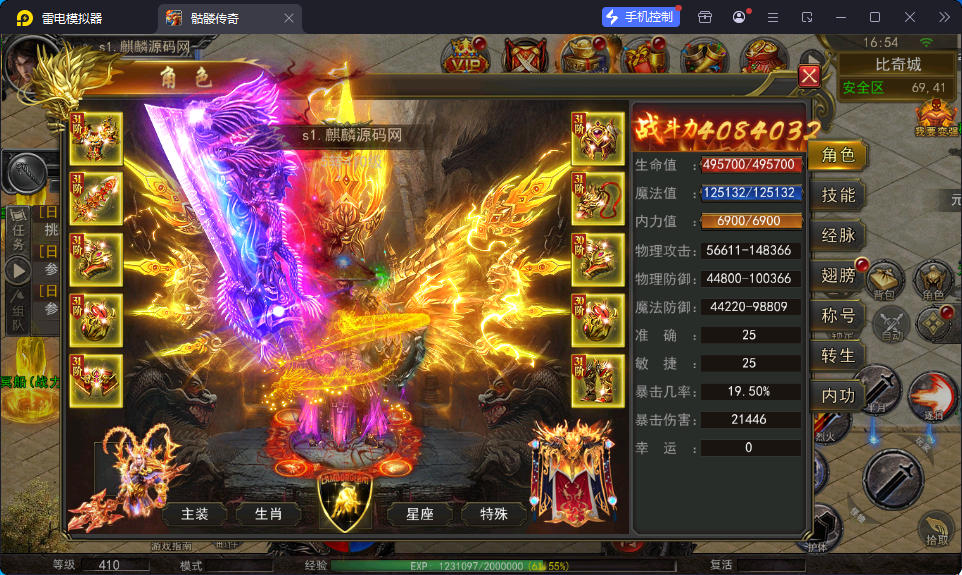Close the character panel with the red X
This screenshot has width=962, height=575.
tap(809, 76)
